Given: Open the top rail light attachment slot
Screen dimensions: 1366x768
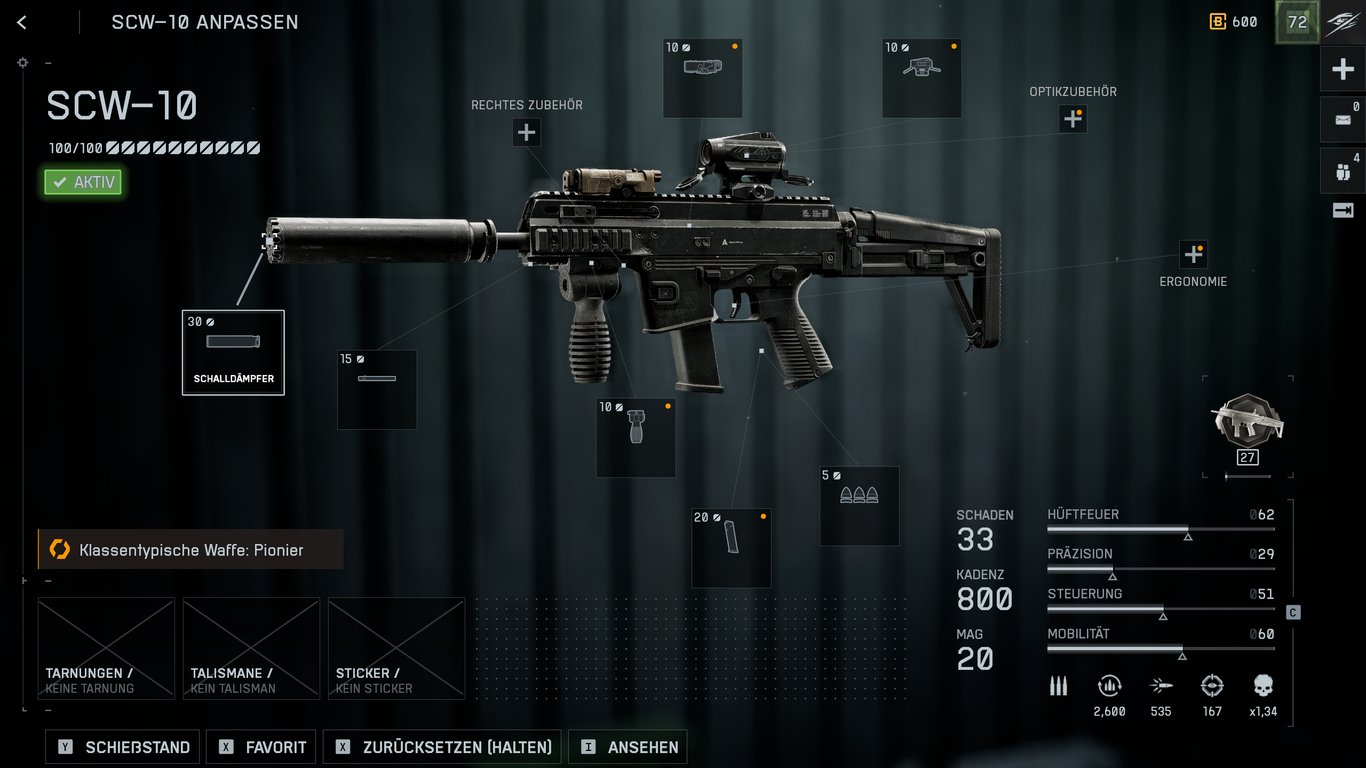Looking at the screenshot, I should point(703,78).
